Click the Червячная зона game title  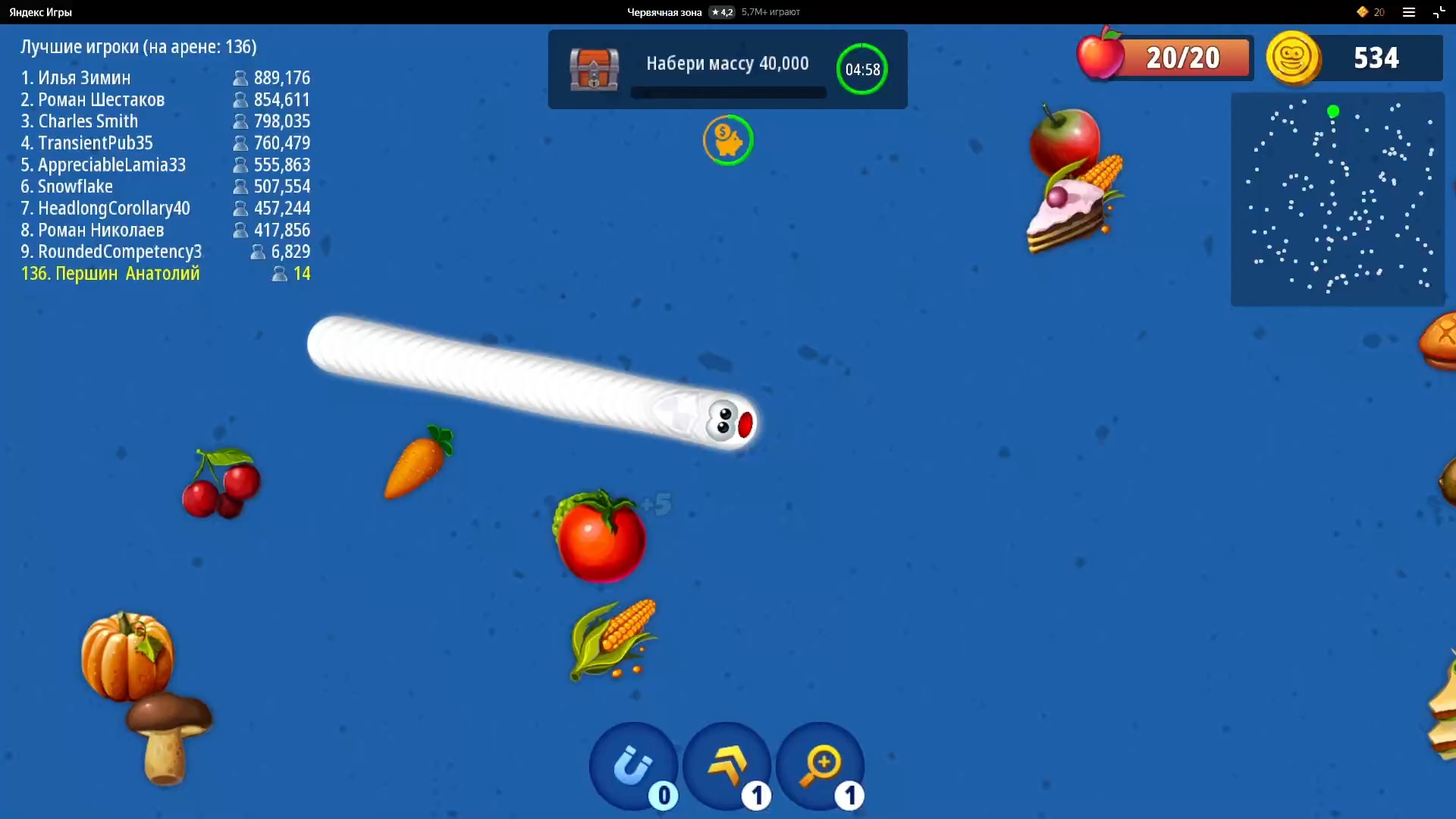[665, 12]
